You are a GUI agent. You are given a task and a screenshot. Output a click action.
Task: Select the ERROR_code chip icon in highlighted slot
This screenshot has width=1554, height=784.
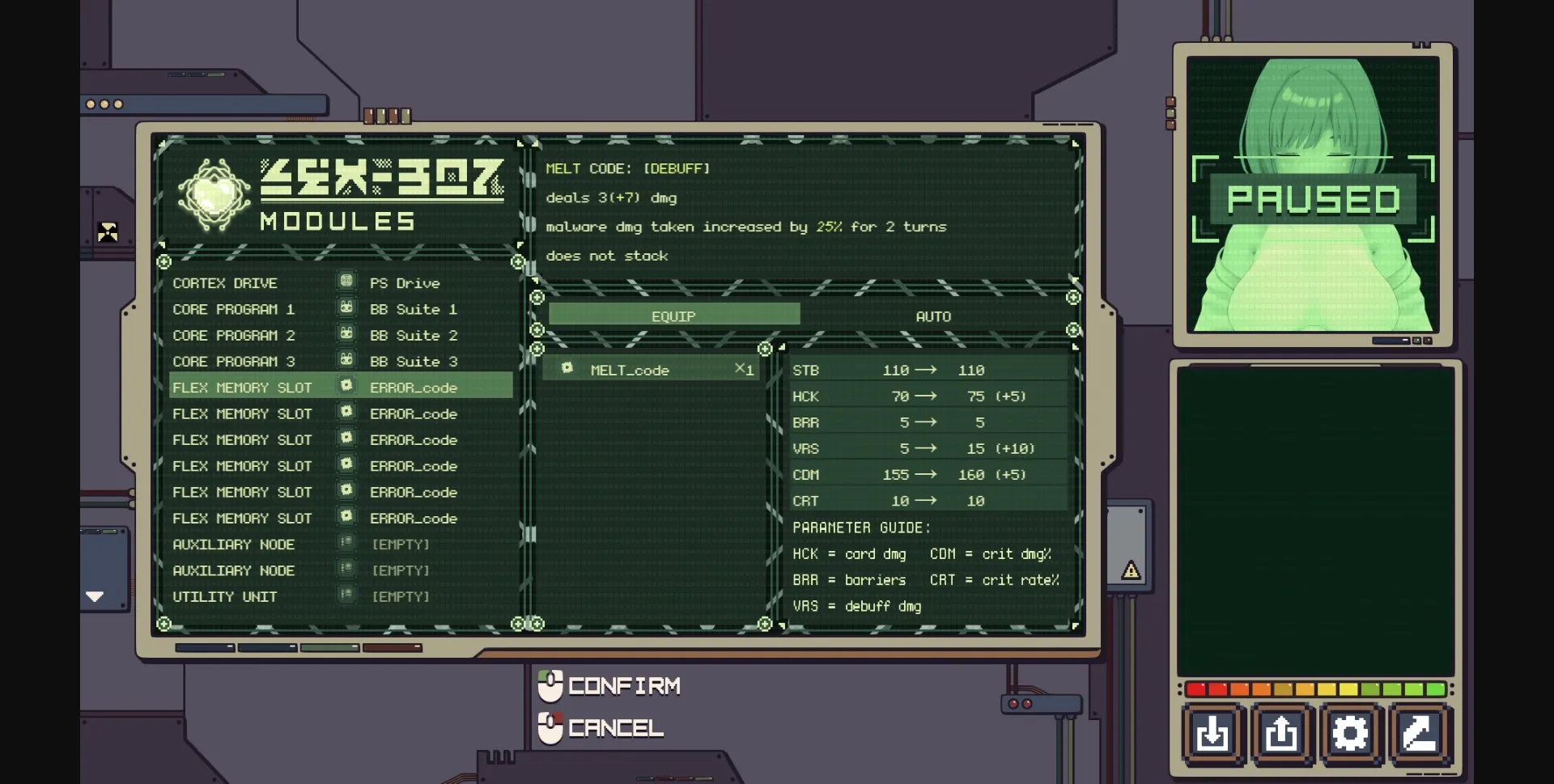(348, 386)
